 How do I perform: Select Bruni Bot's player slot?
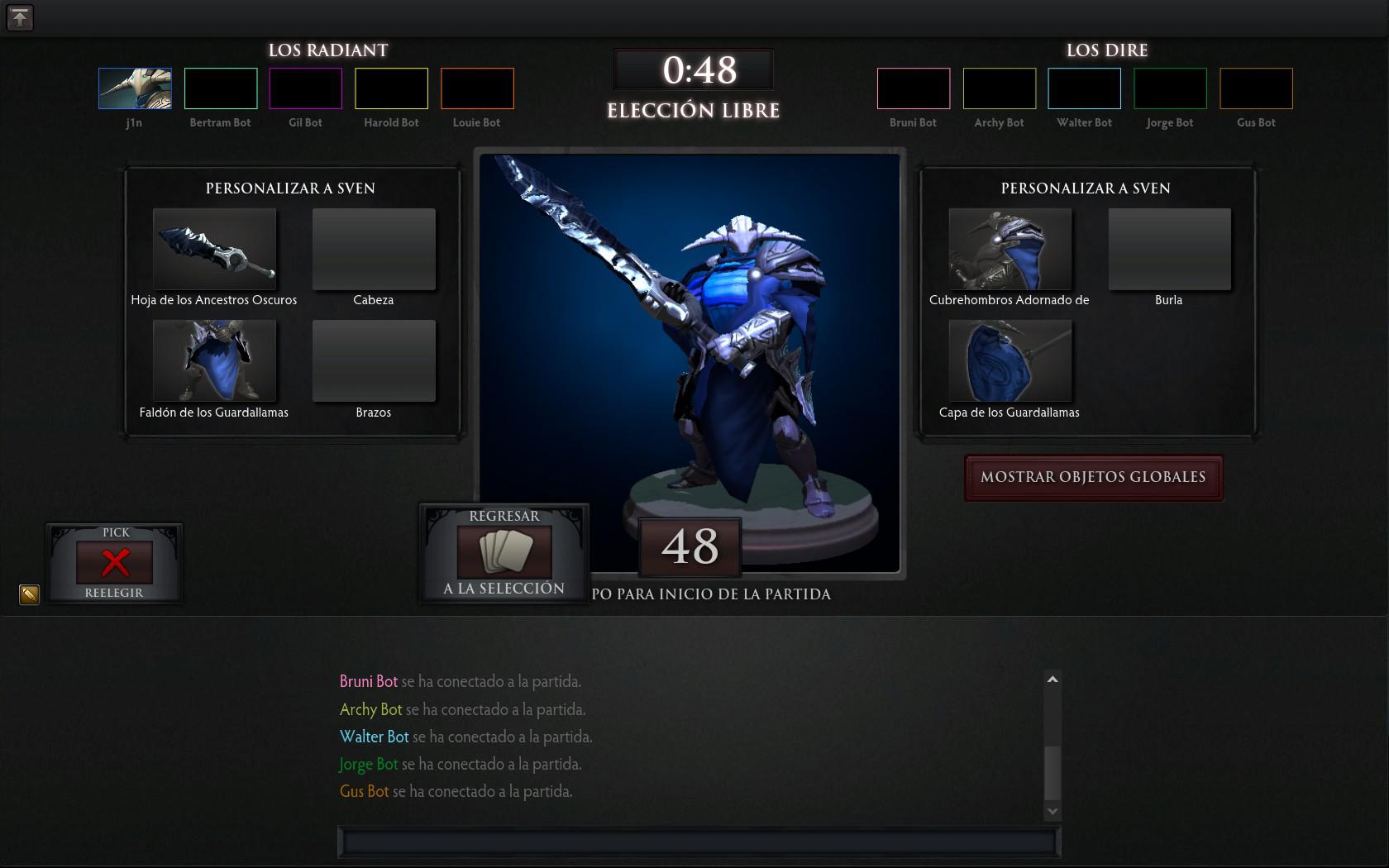click(914, 88)
